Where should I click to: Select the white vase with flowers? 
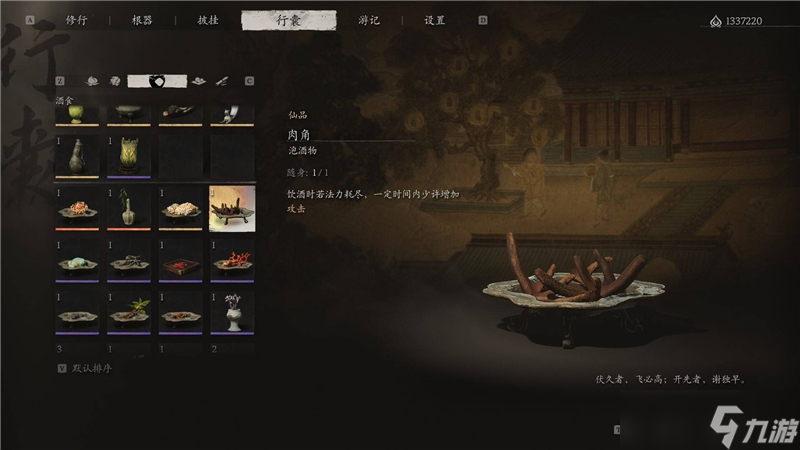232,314
